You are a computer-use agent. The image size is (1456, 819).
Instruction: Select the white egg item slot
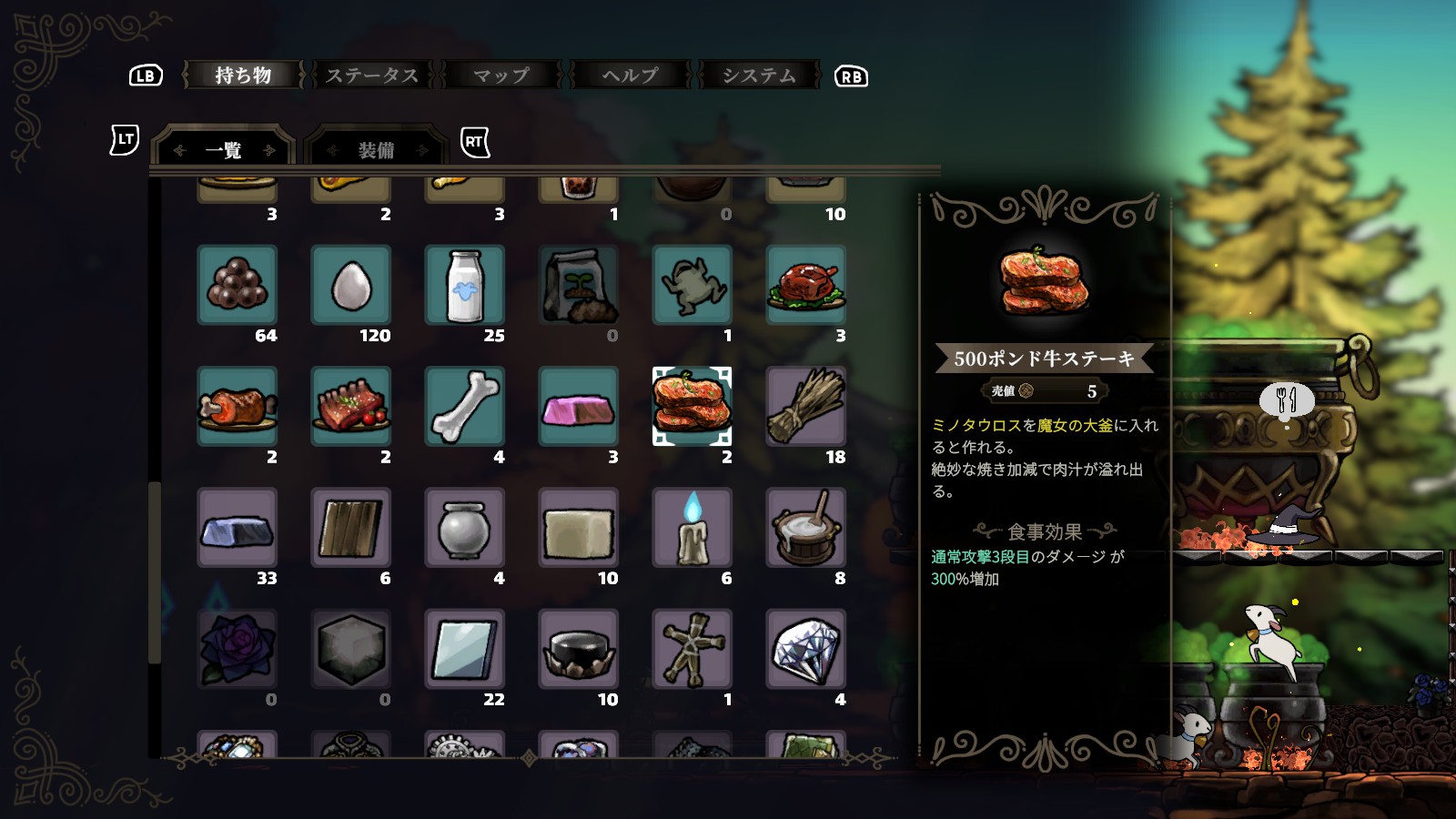click(x=351, y=285)
